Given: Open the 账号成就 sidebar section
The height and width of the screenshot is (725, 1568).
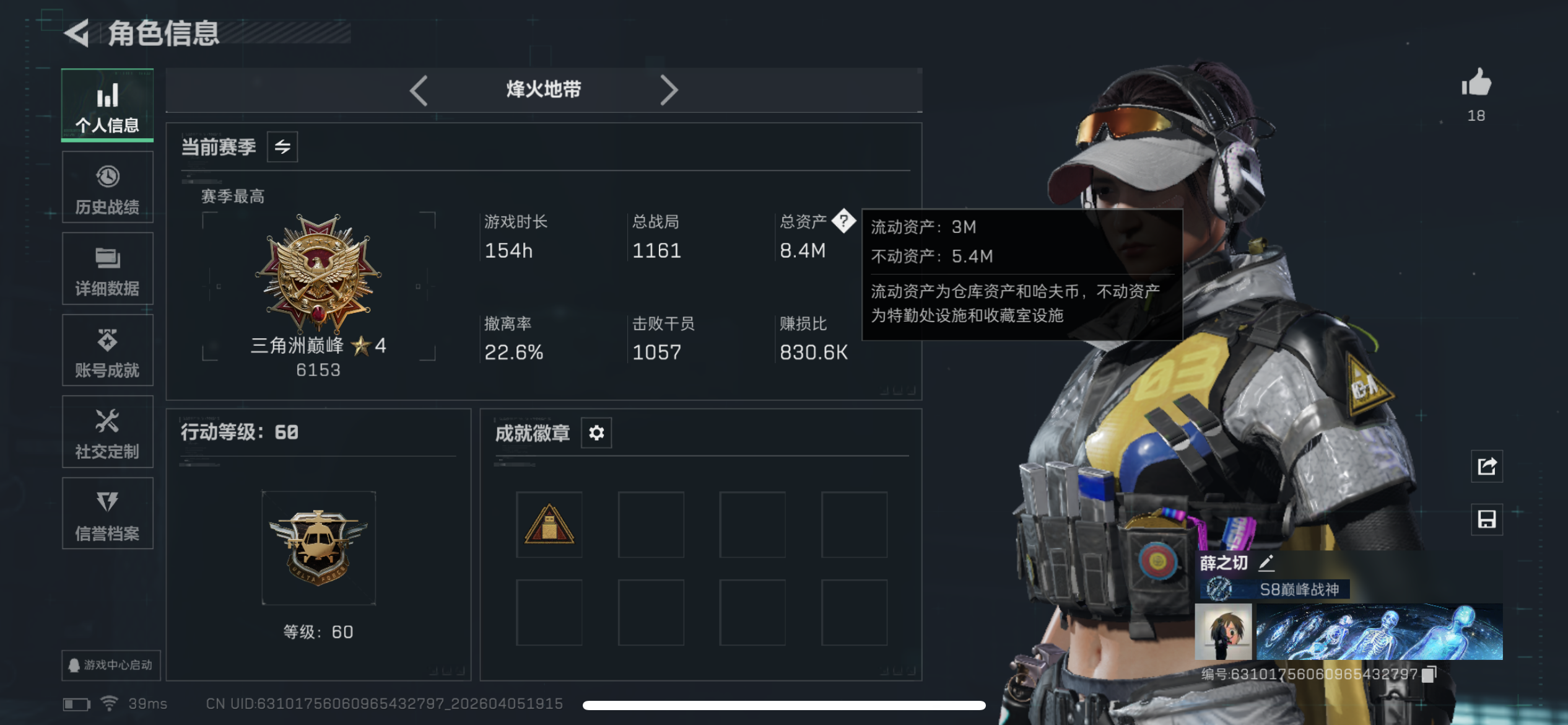Looking at the screenshot, I should tap(107, 351).
